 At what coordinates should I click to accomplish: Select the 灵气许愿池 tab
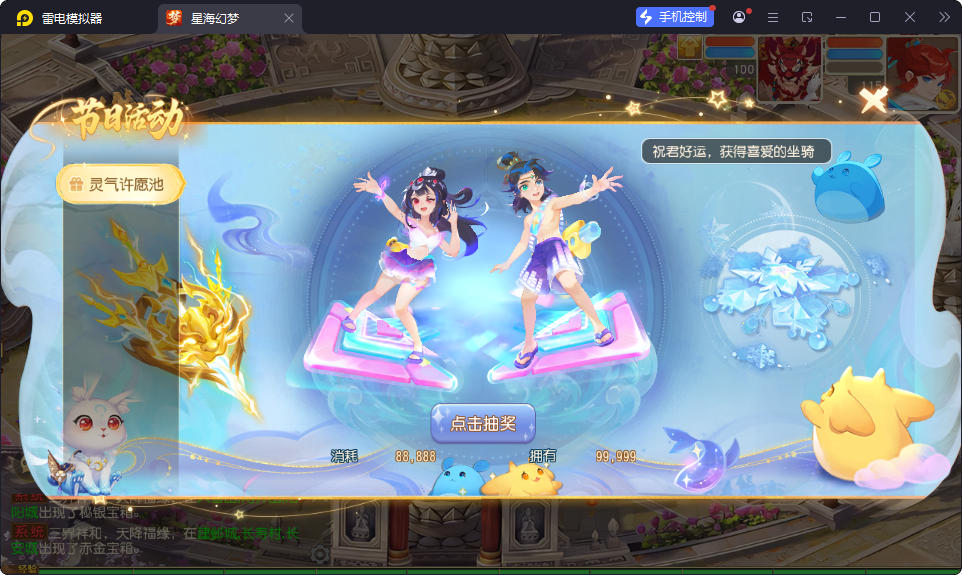(x=122, y=184)
